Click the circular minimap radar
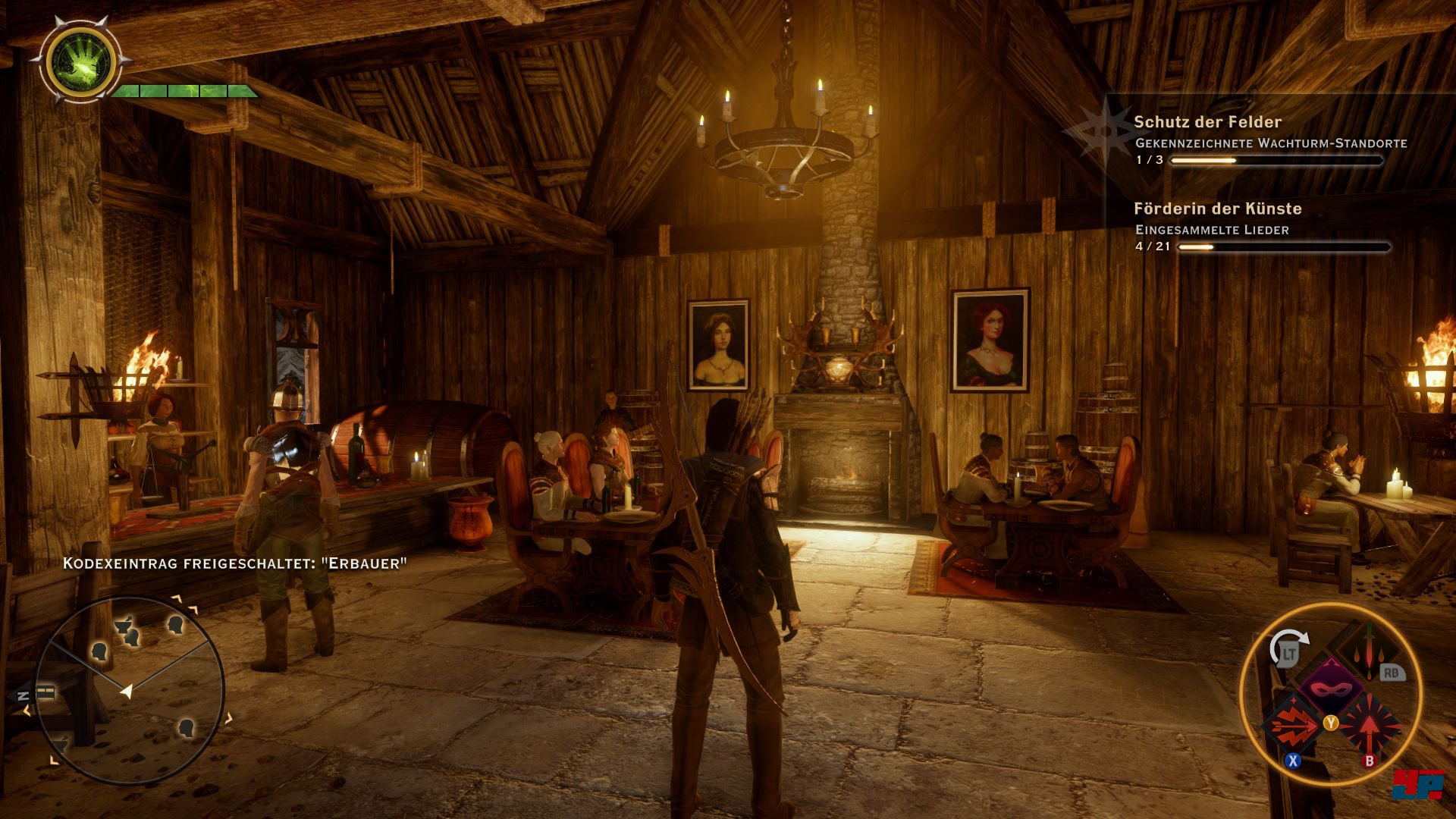 (129, 689)
